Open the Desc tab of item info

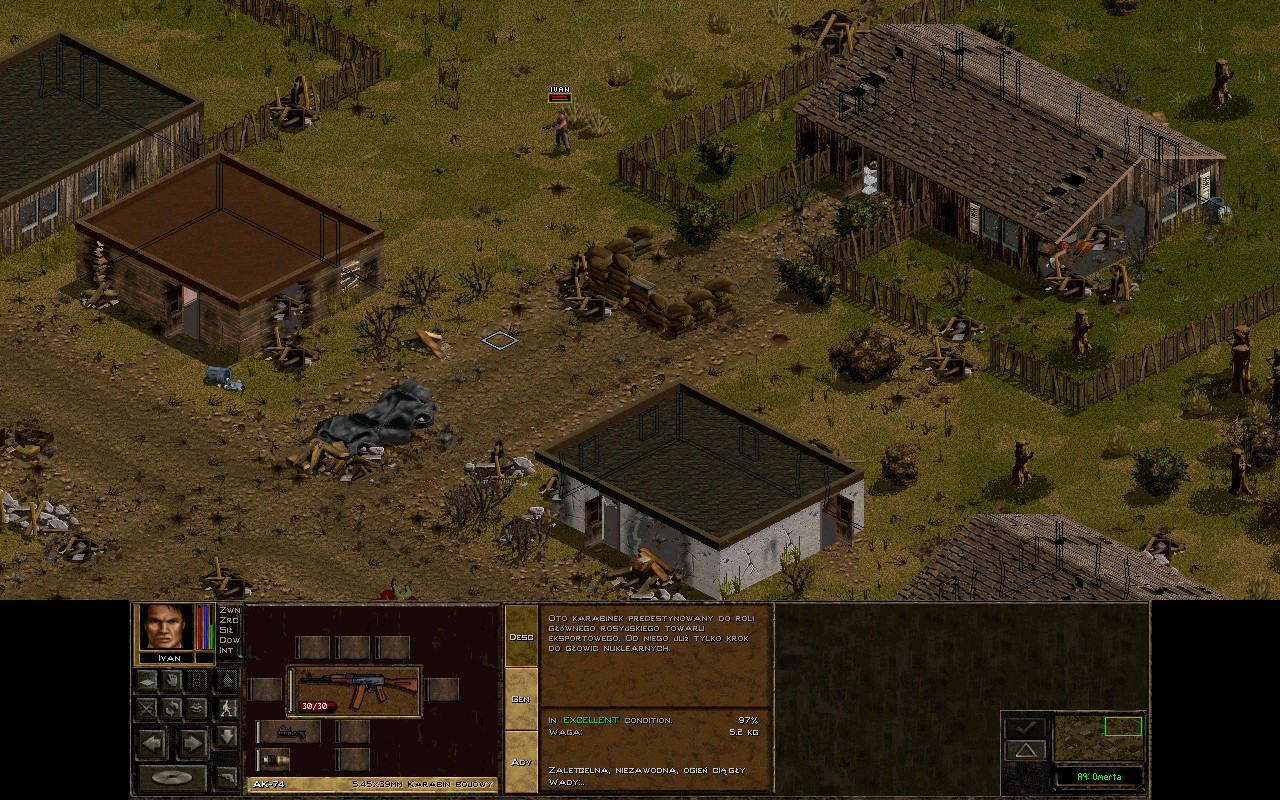click(x=521, y=637)
